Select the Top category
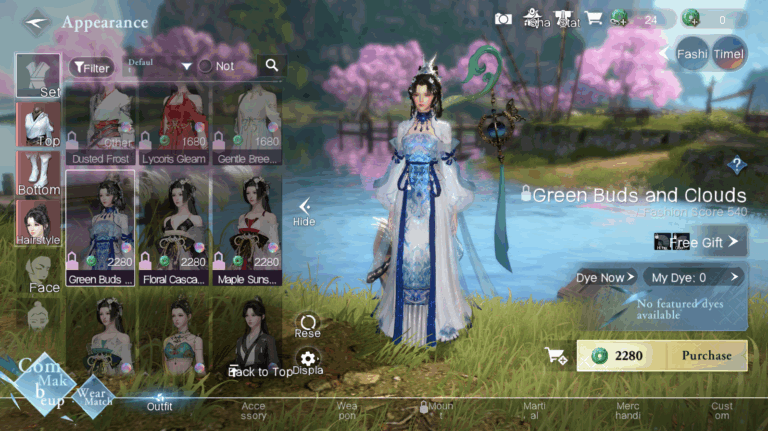768x431 pixels. (38, 124)
